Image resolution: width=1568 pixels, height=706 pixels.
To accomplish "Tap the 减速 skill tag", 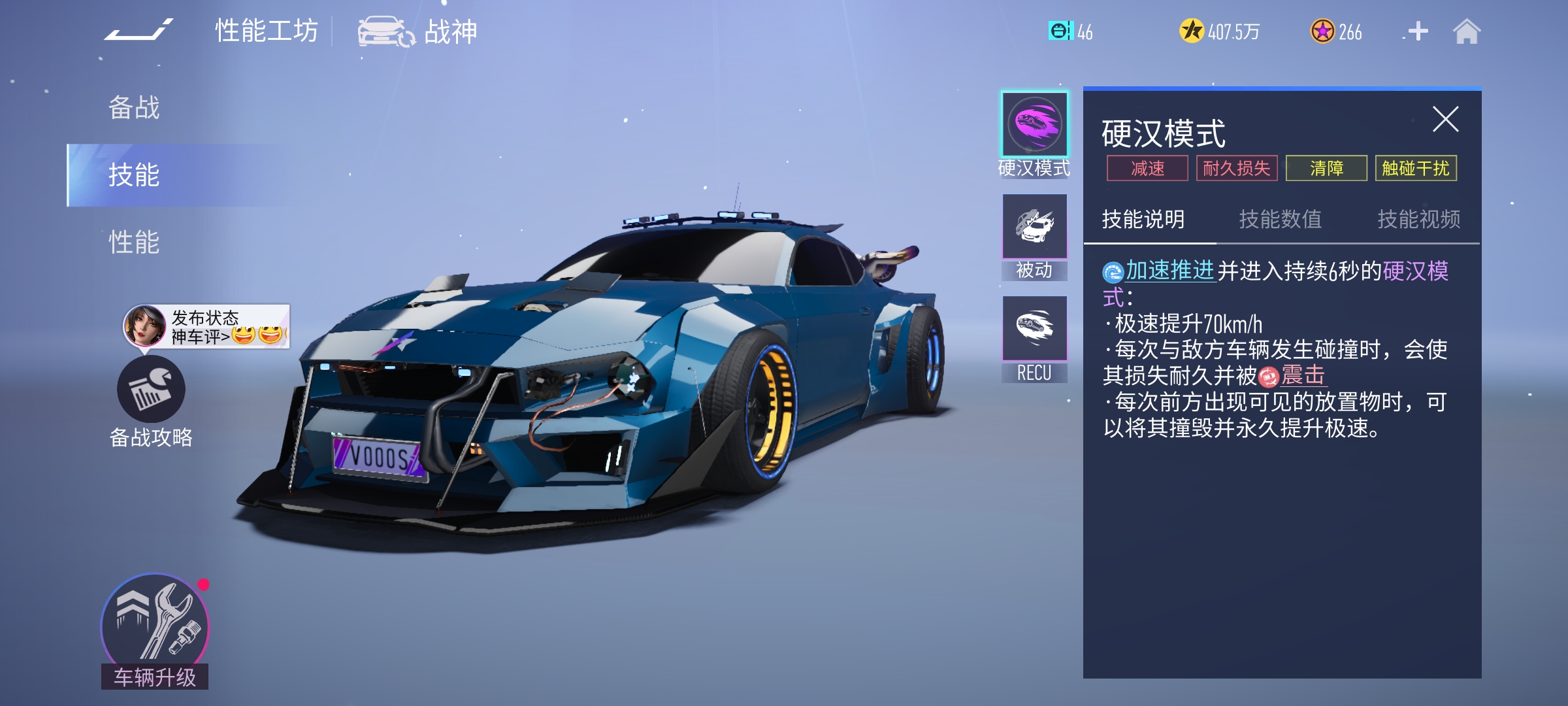I will (1147, 169).
